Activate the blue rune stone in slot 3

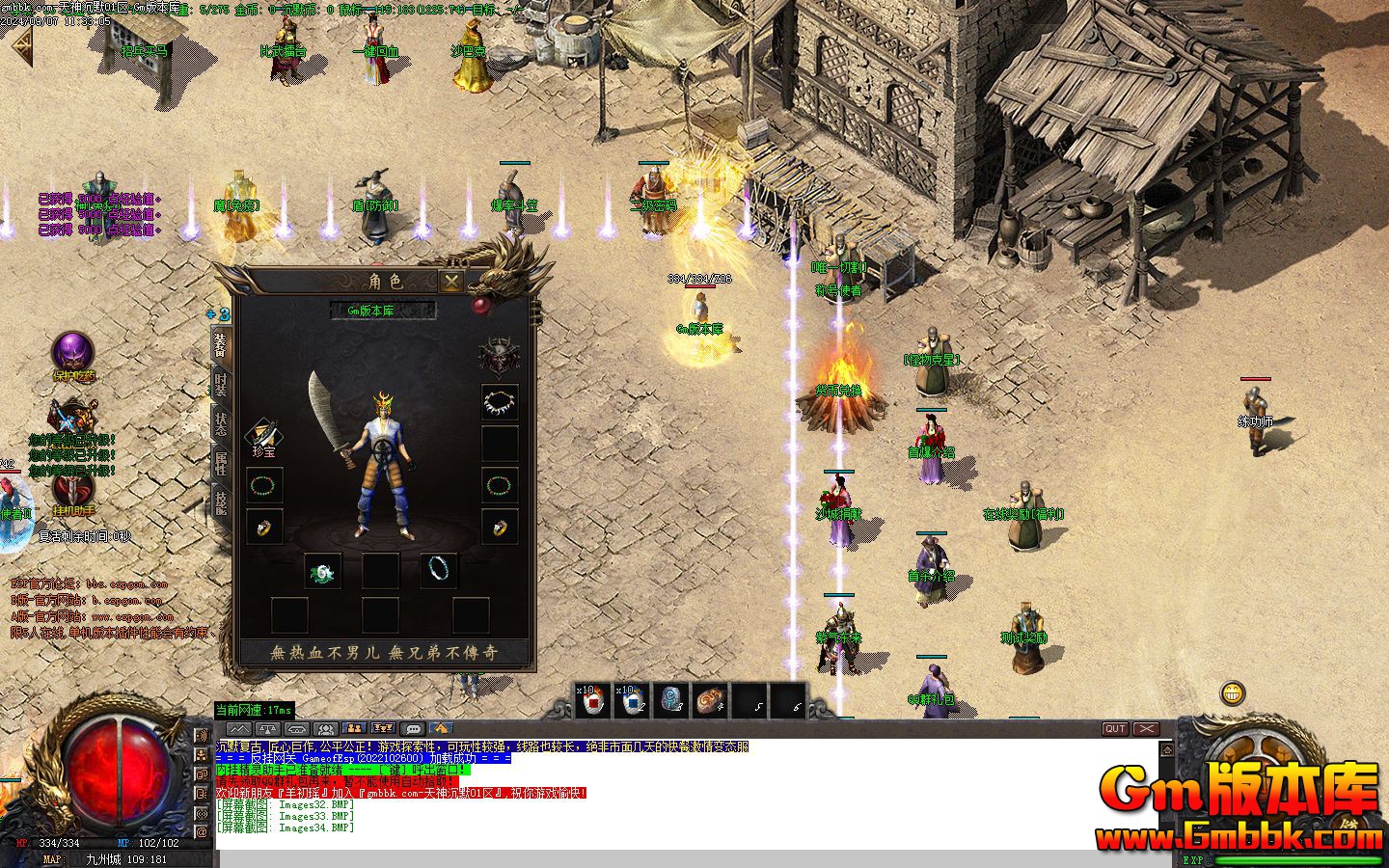(x=672, y=701)
